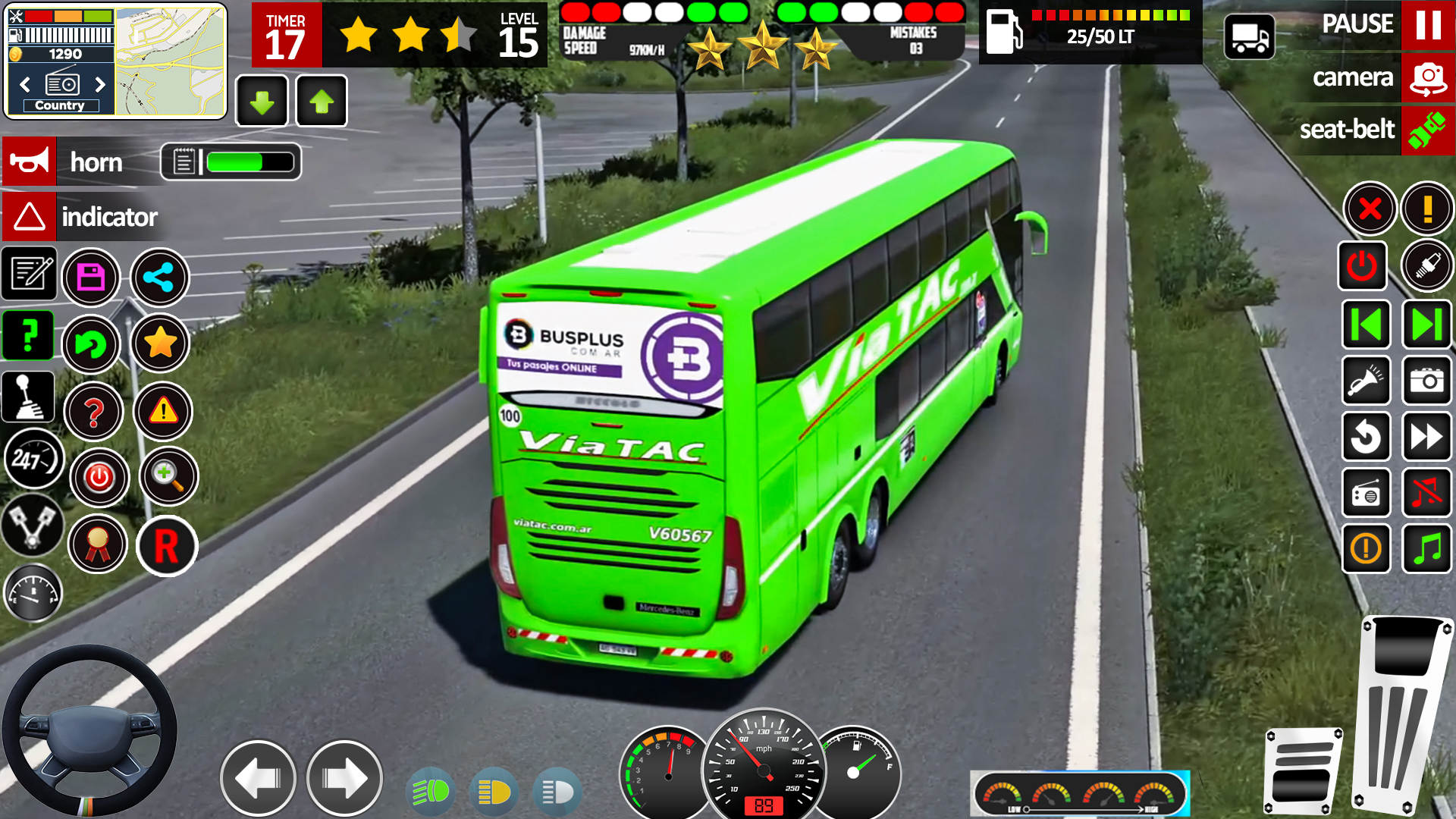Take a screenshot with the camera icon
This screenshot has height=819, width=1456.
[1427, 381]
